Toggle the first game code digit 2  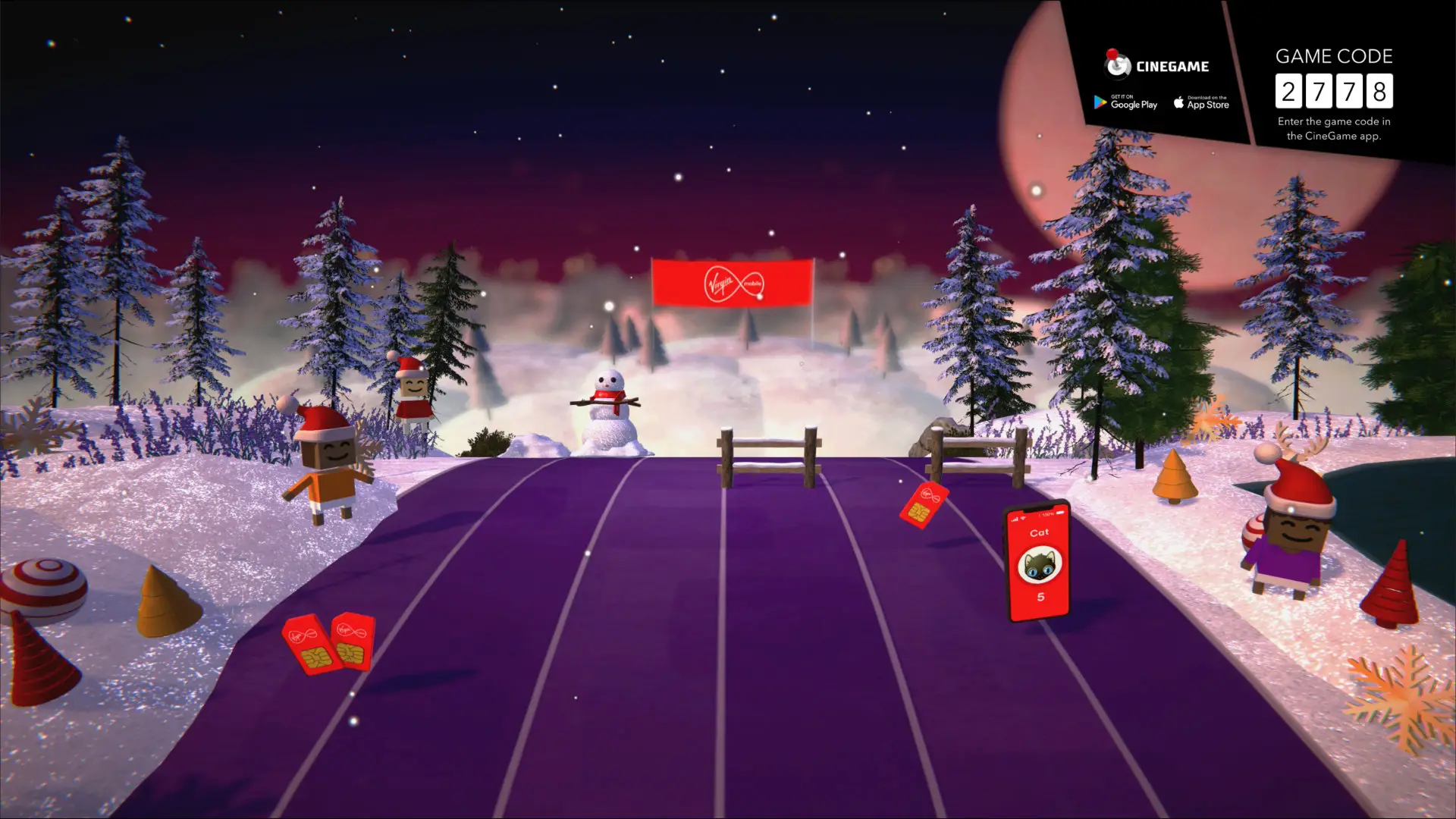[x=1290, y=91]
